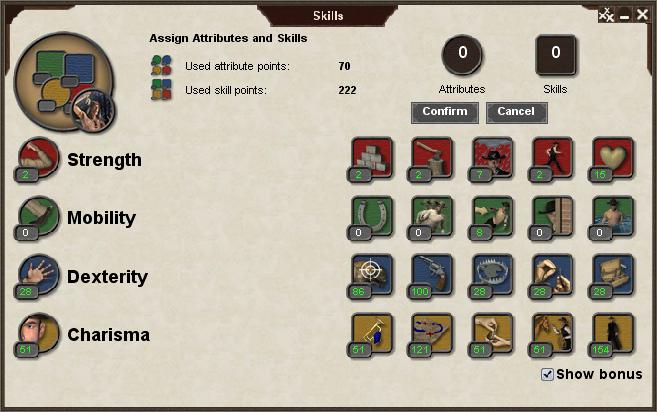
Task: Select the revolver shooting skill
Action: (432, 275)
